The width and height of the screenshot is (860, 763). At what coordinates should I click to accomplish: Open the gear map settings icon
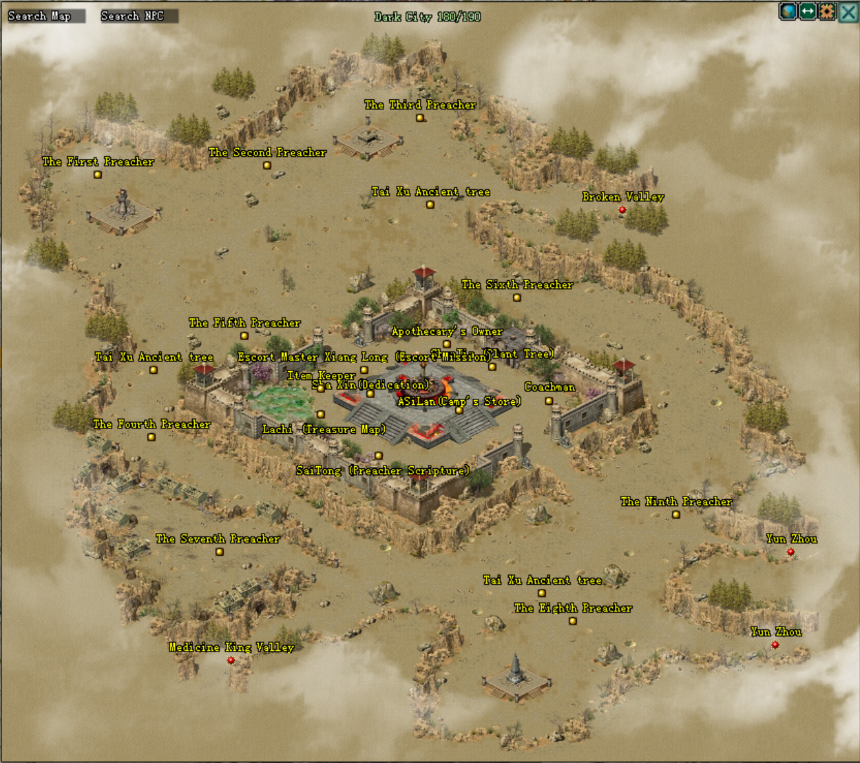pyautogui.click(x=827, y=12)
